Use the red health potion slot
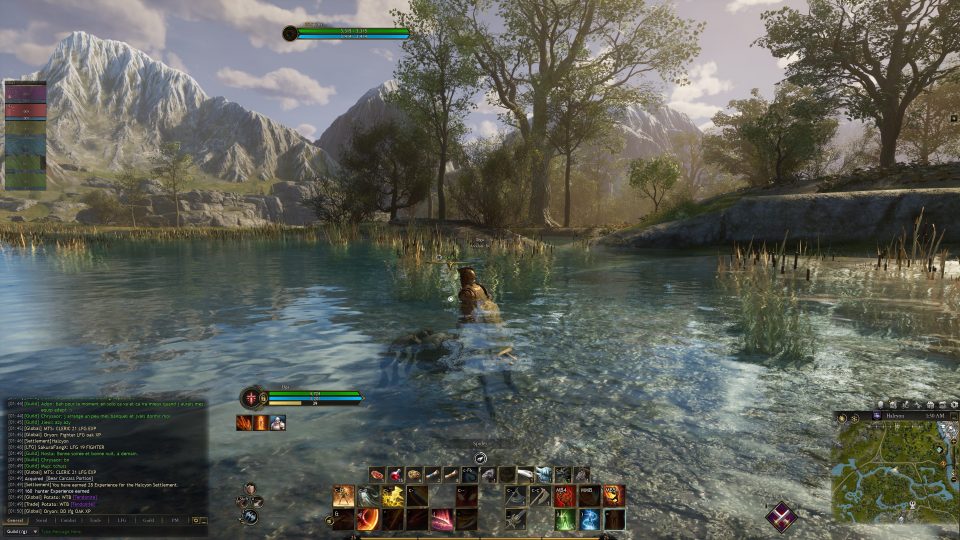The image size is (960, 540). pos(395,474)
